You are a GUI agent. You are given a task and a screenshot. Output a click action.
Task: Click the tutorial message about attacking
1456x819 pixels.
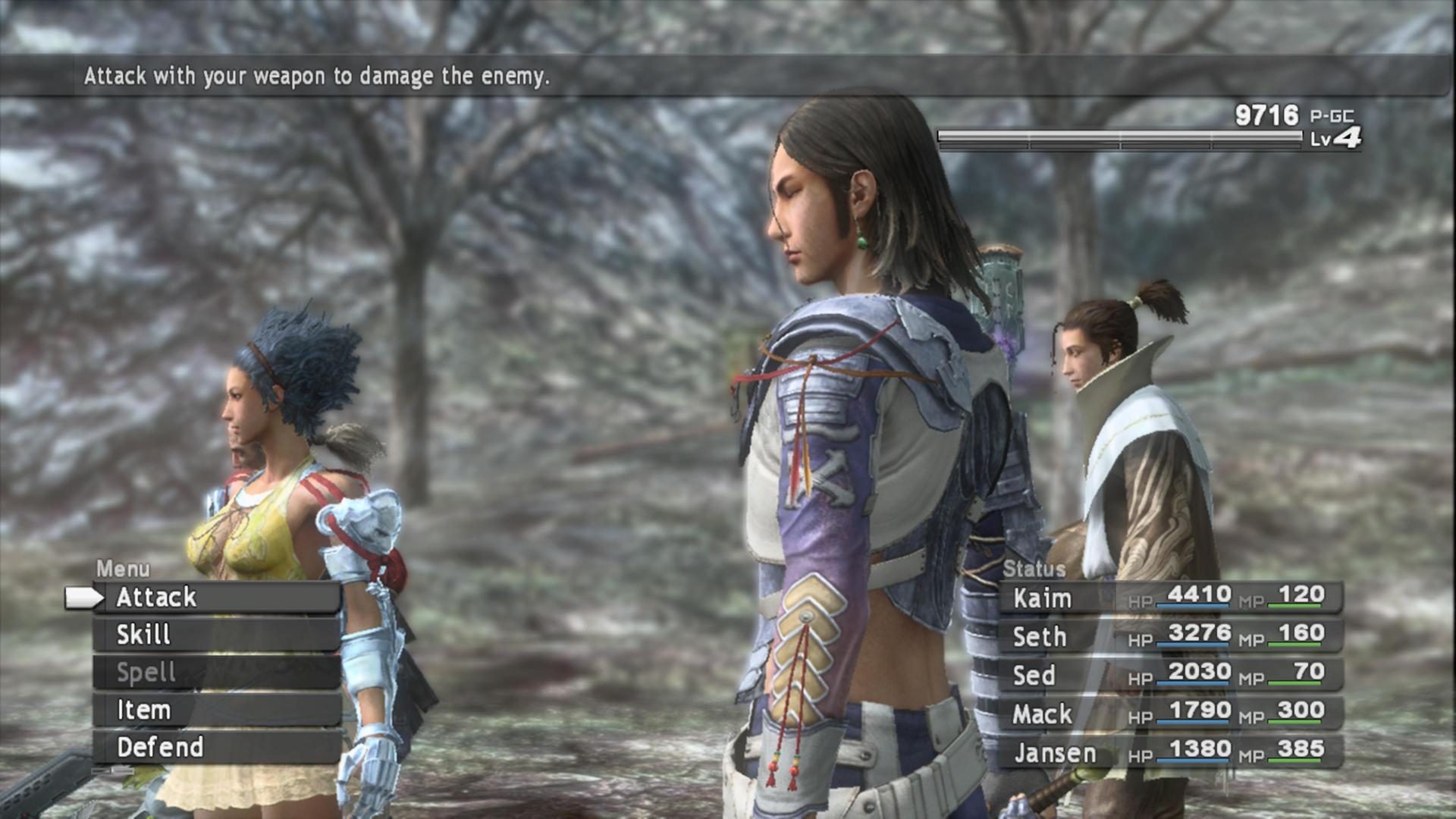click(x=318, y=74)
